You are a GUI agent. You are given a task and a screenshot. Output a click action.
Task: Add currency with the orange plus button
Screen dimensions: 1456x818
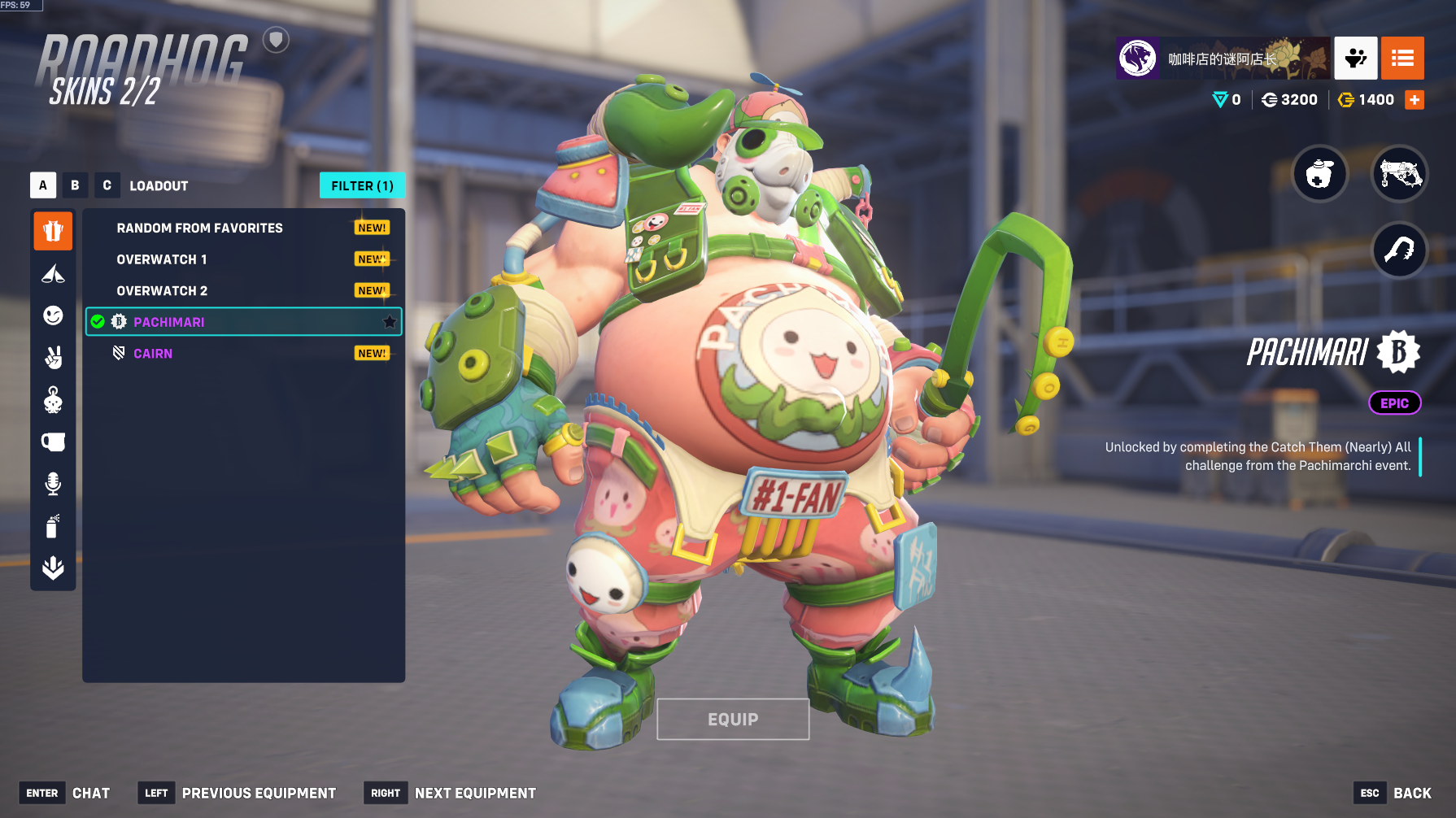[1415, 100]
